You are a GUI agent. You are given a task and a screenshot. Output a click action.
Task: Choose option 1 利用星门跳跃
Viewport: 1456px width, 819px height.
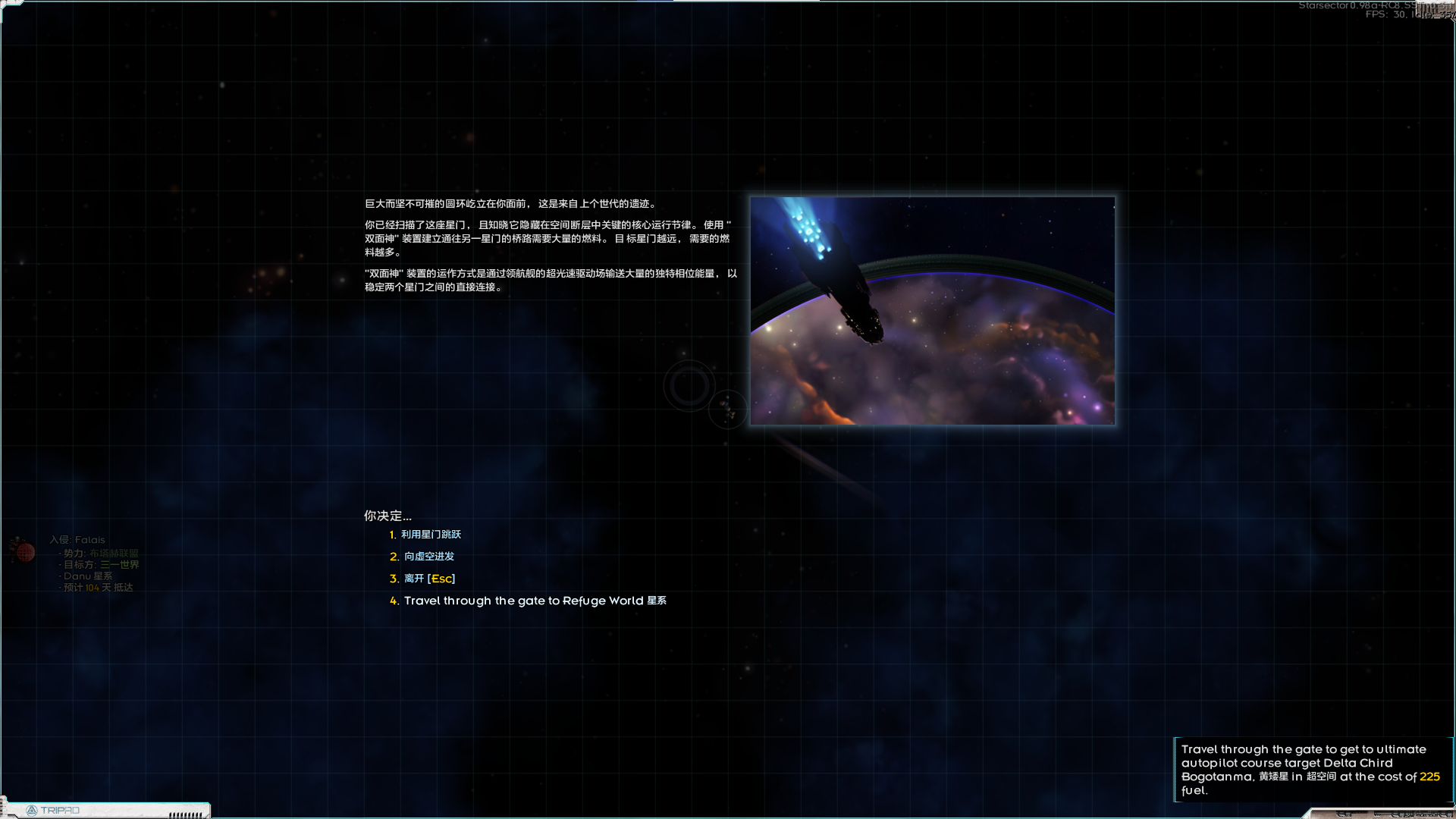coord(430,535)
